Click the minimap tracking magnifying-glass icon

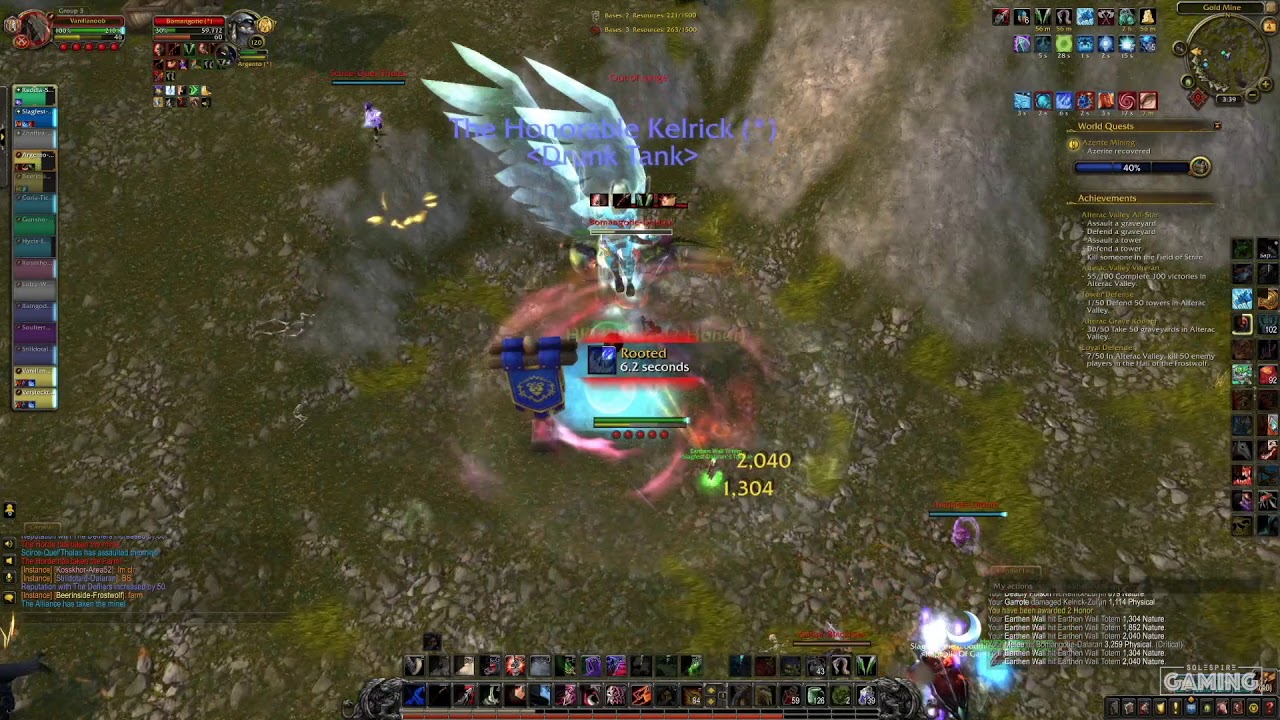1179,47
